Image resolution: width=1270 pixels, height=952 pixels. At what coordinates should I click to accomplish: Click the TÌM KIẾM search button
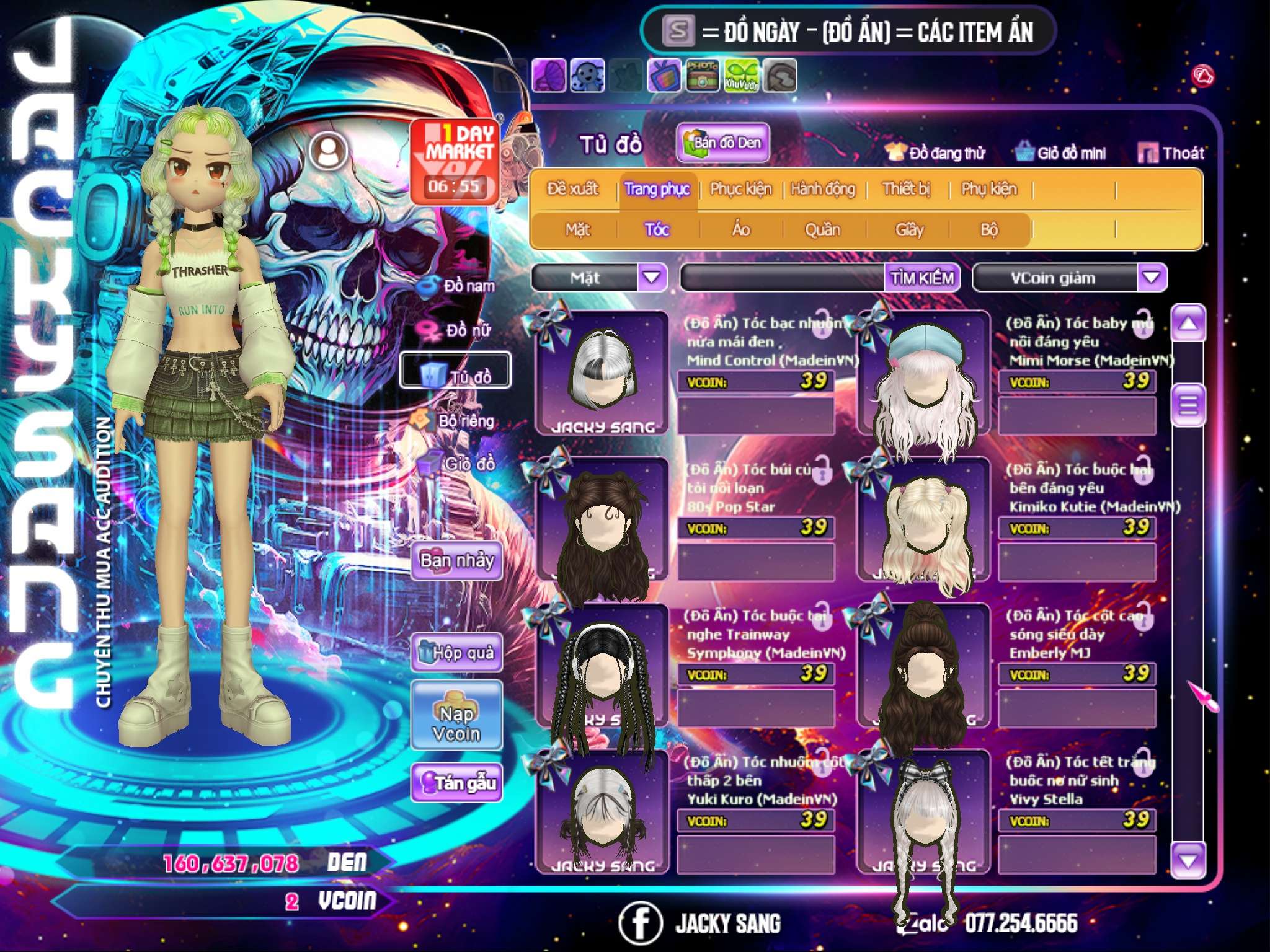(921, 278)
